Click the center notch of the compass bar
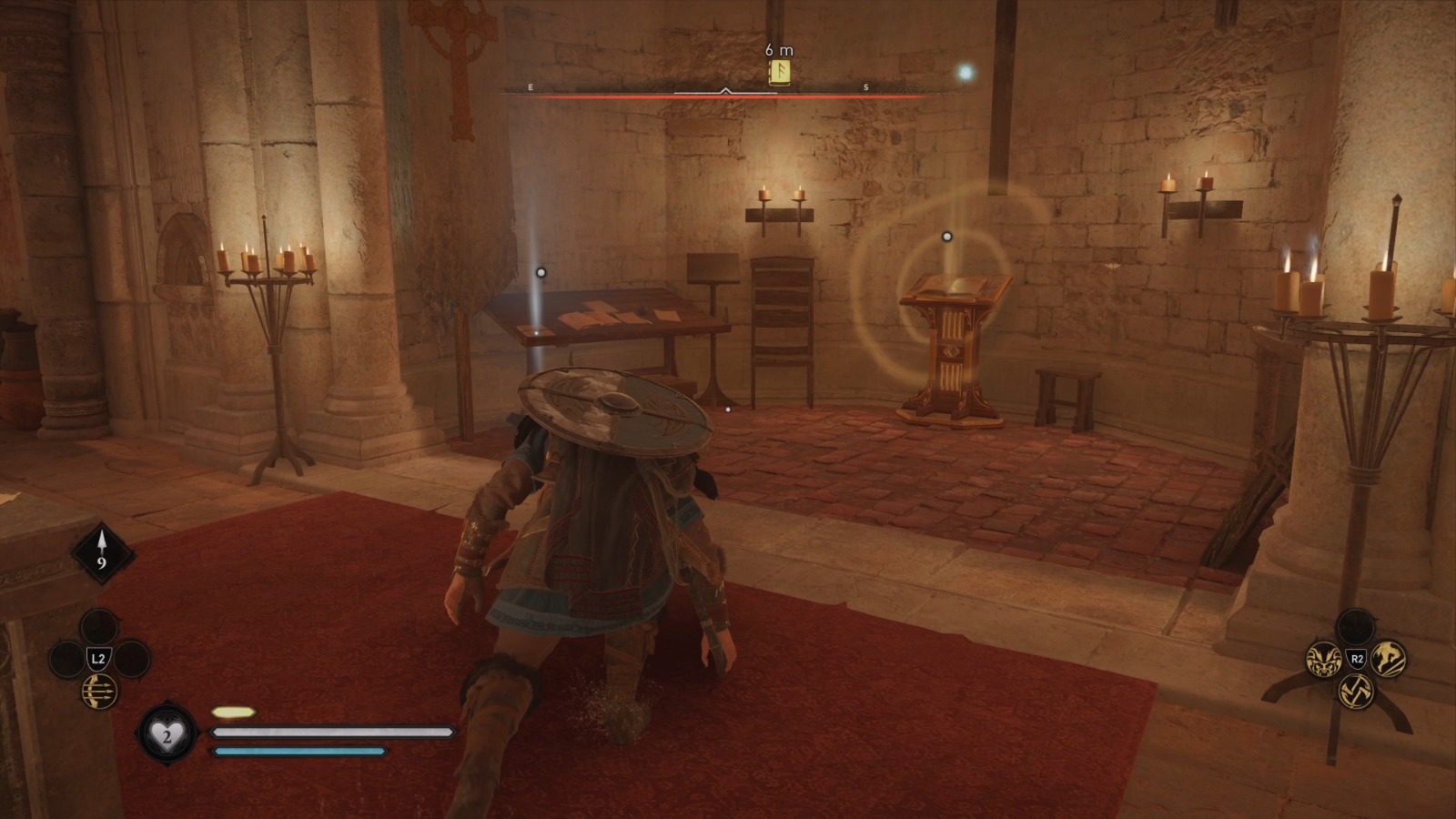The height and width of the screenshot is (819, 1456). point(725,90)
